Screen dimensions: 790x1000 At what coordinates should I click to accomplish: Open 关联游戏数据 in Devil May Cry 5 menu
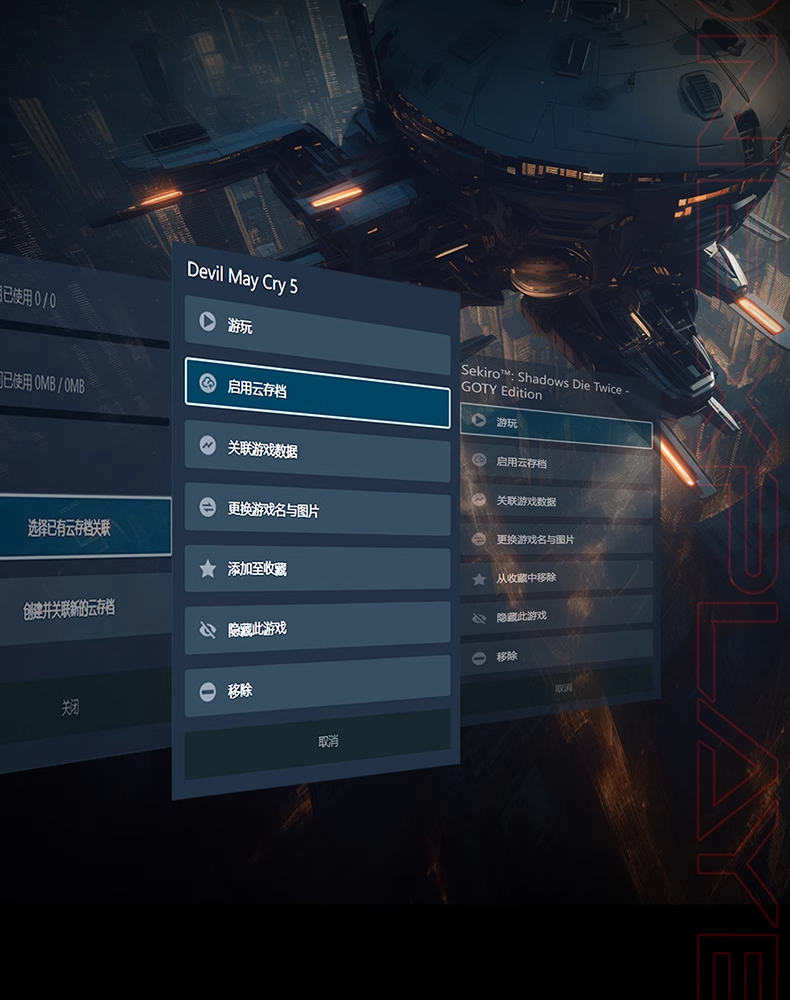click(x=317, y=449)
